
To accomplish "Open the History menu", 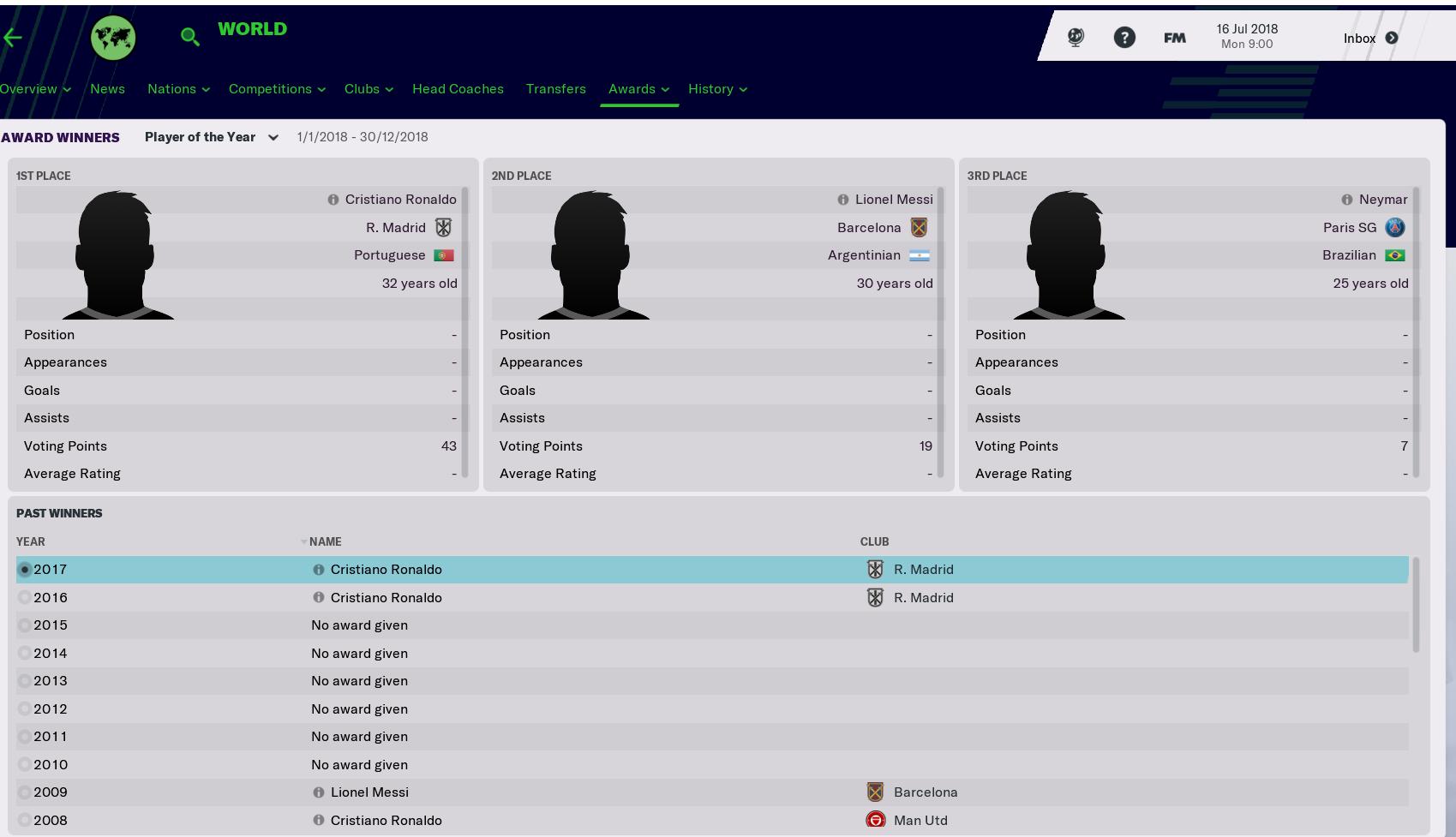I will [716, 89].
